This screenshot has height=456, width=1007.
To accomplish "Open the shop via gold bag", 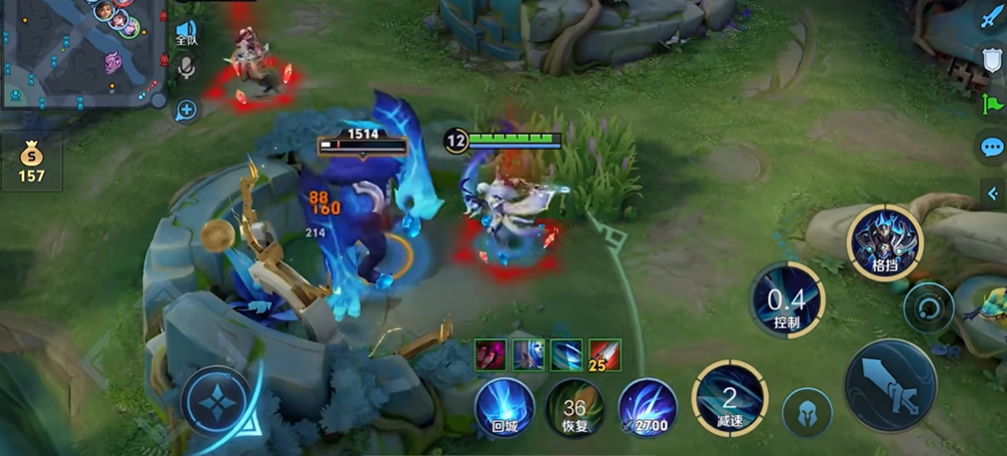I will point(31,162).
